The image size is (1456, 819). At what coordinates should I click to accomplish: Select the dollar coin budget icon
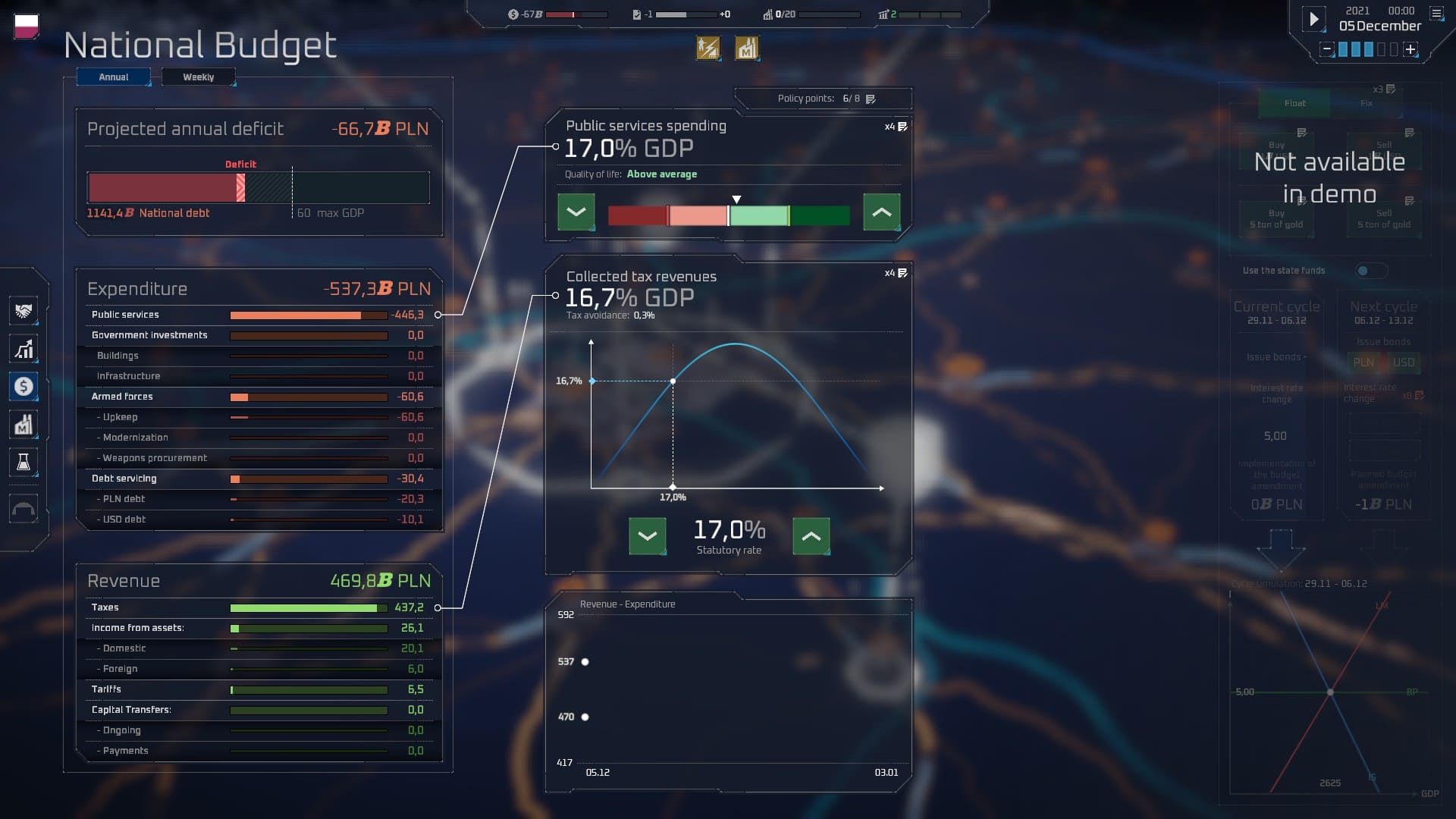pyautogui.click(x=24, y=387)
